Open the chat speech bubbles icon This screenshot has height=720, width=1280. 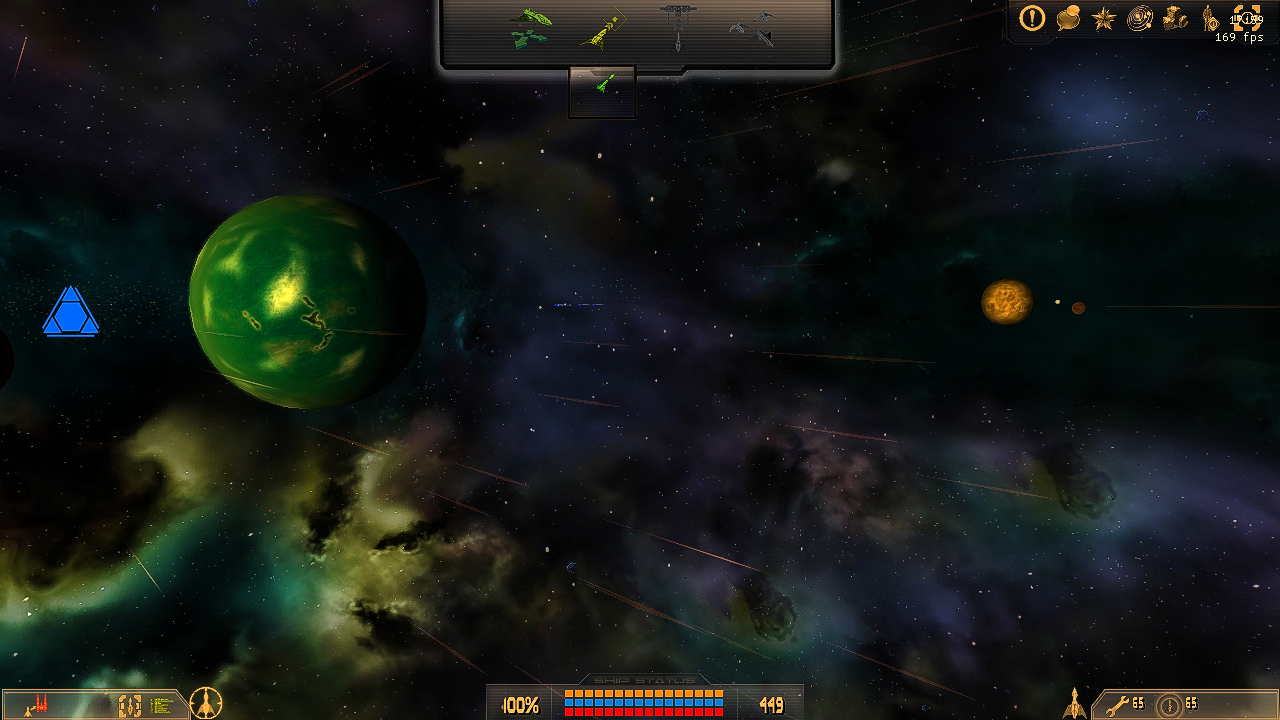(1068, 18)
